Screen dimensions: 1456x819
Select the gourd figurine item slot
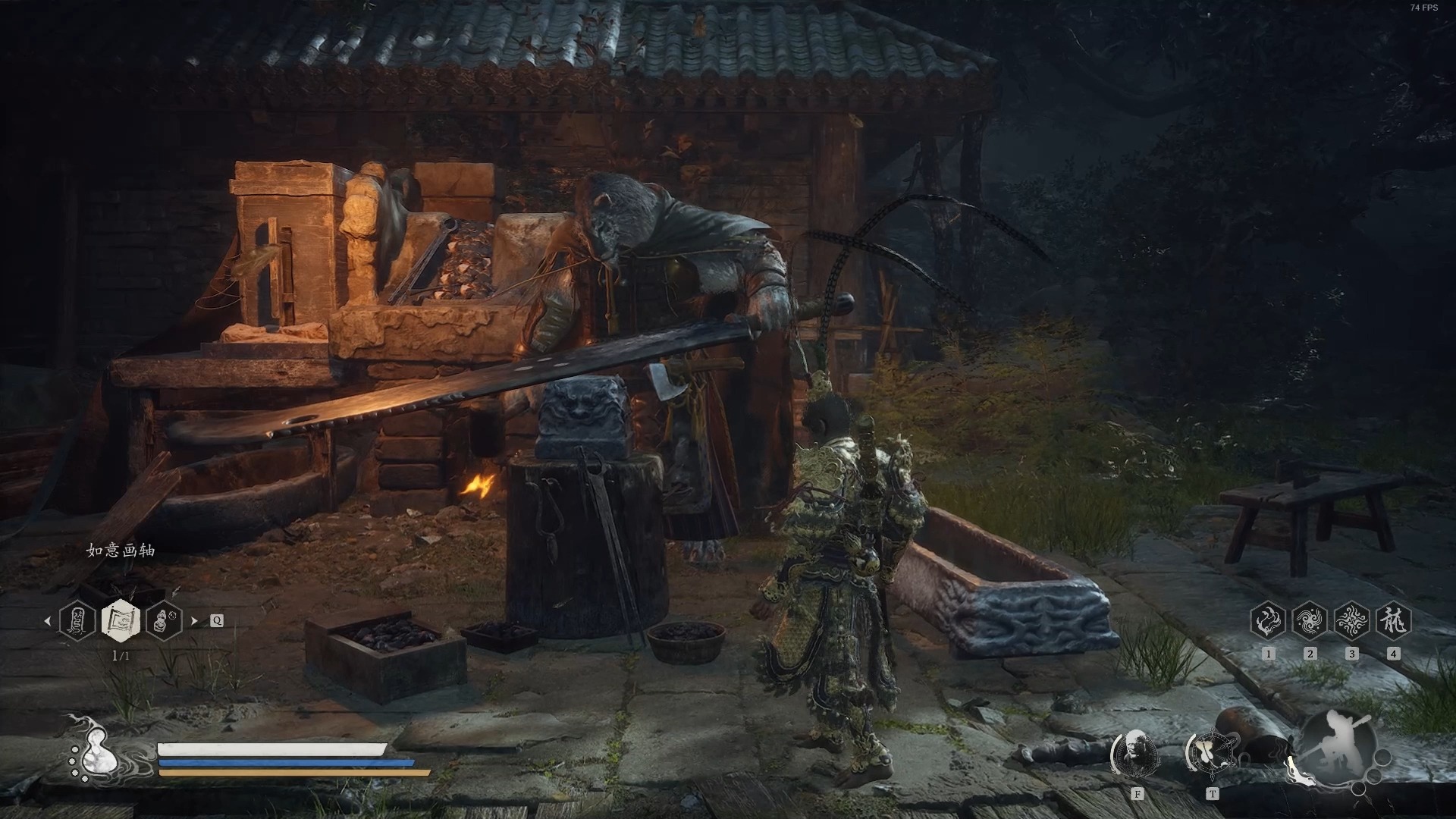pyautogui.click(x=164, y=620)
